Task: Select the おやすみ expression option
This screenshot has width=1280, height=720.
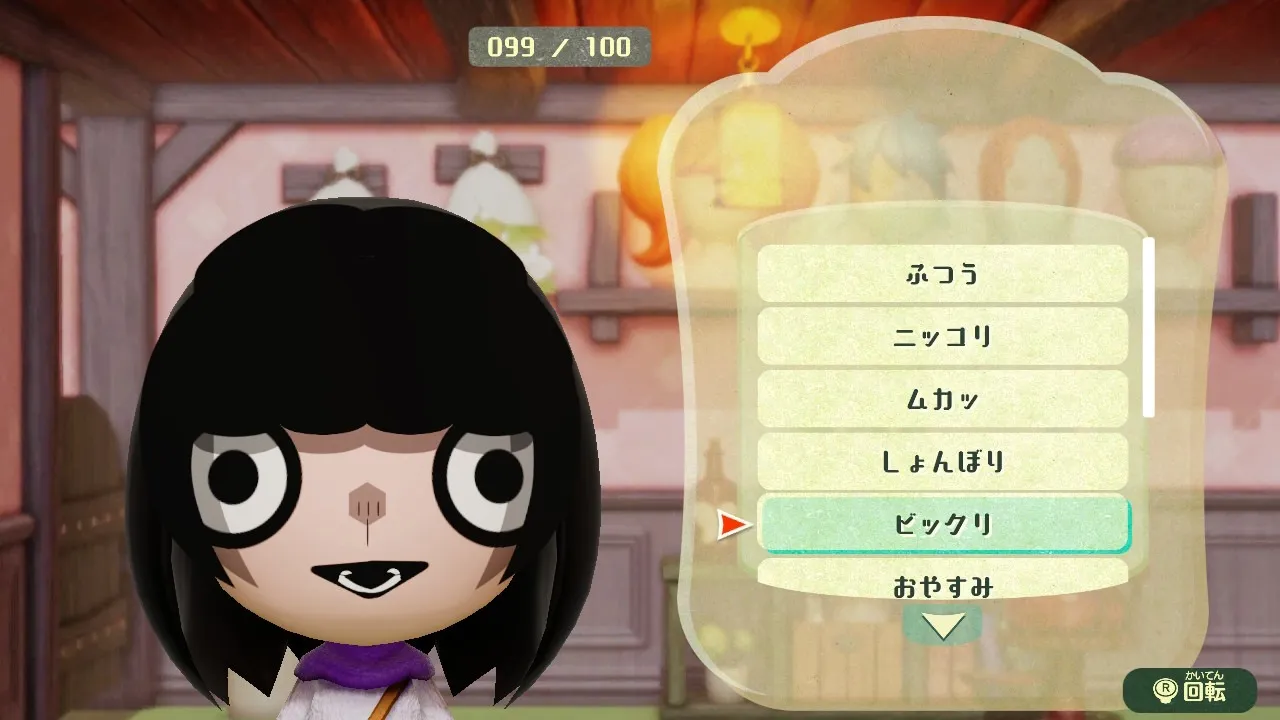Action: [942, 582]
